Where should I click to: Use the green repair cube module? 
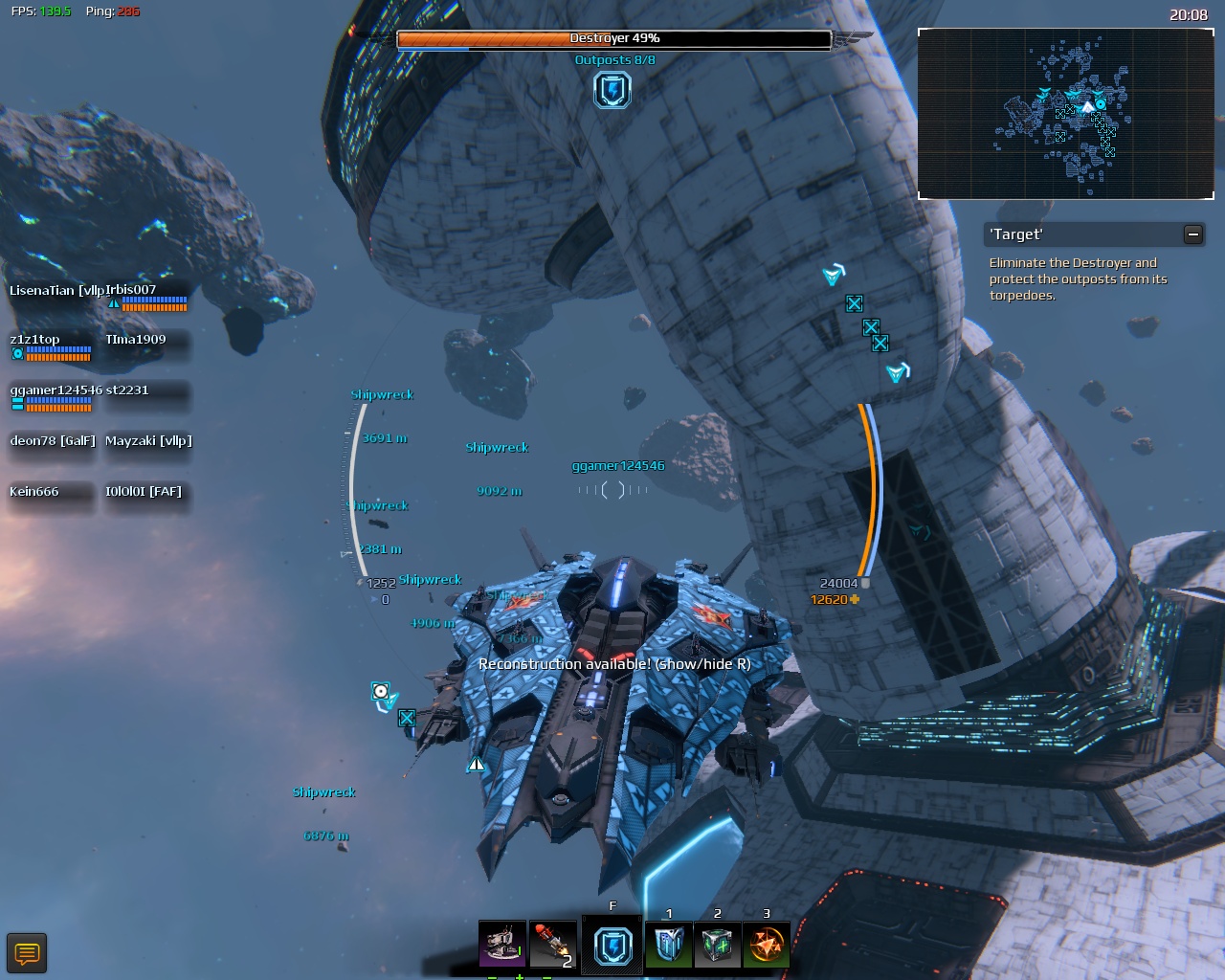717,944
